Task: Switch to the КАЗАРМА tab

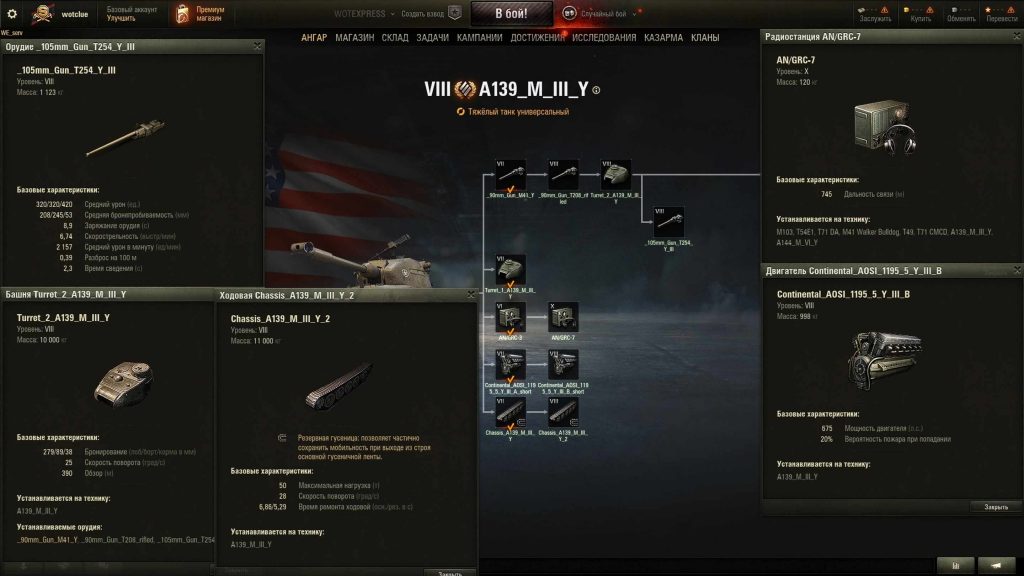Action: [x=663, y=38]
